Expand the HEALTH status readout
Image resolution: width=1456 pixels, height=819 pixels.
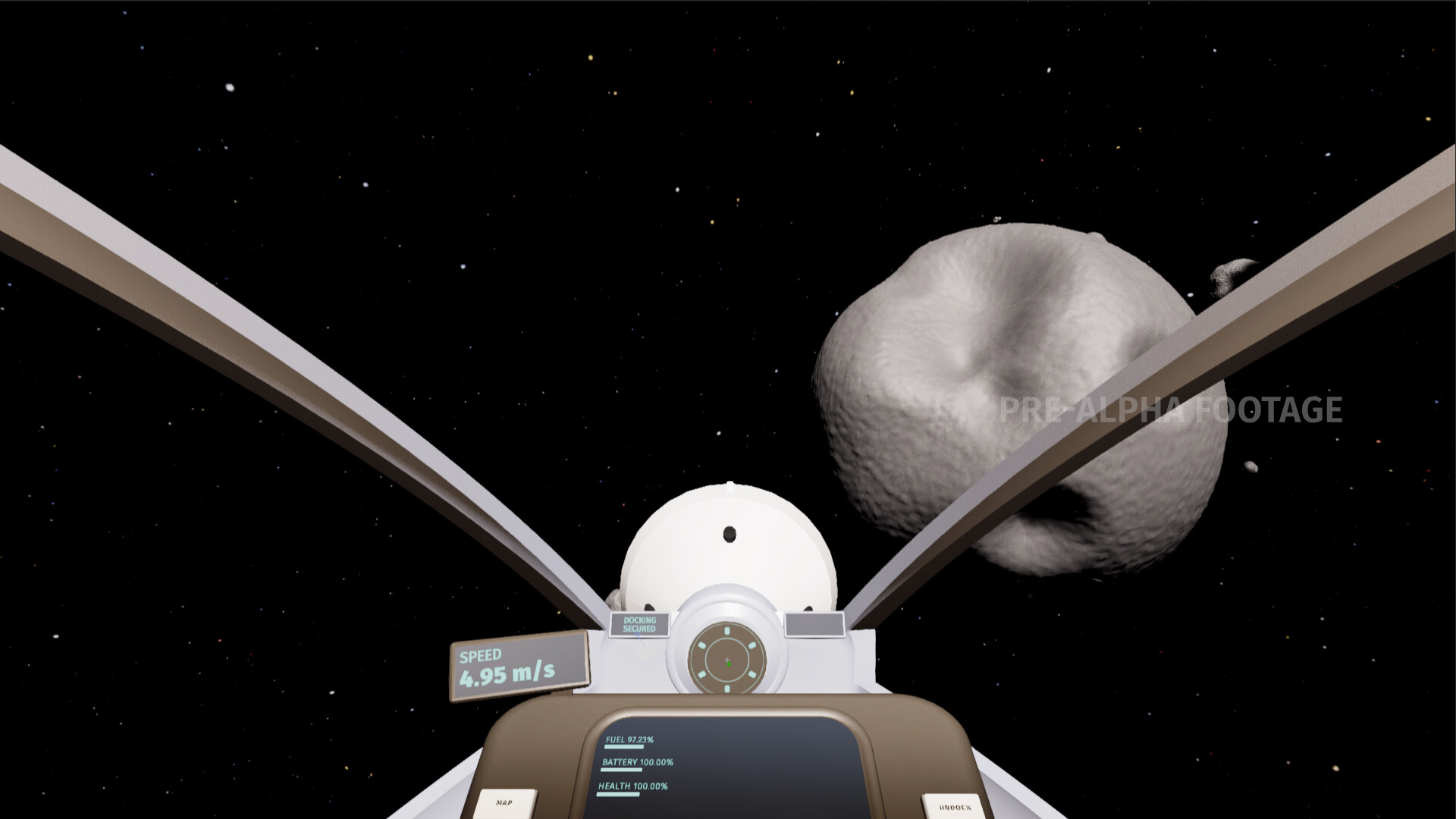coord(632,786)
